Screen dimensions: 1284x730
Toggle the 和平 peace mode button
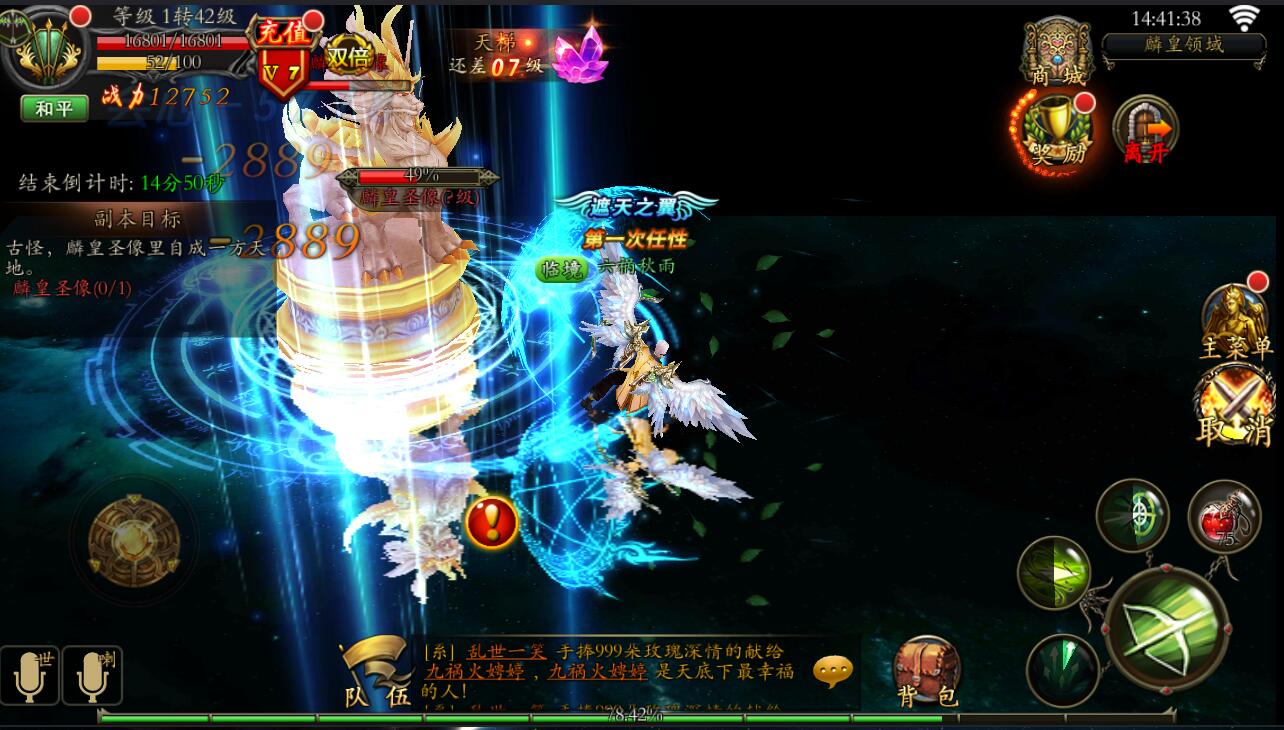coord(54,108)
